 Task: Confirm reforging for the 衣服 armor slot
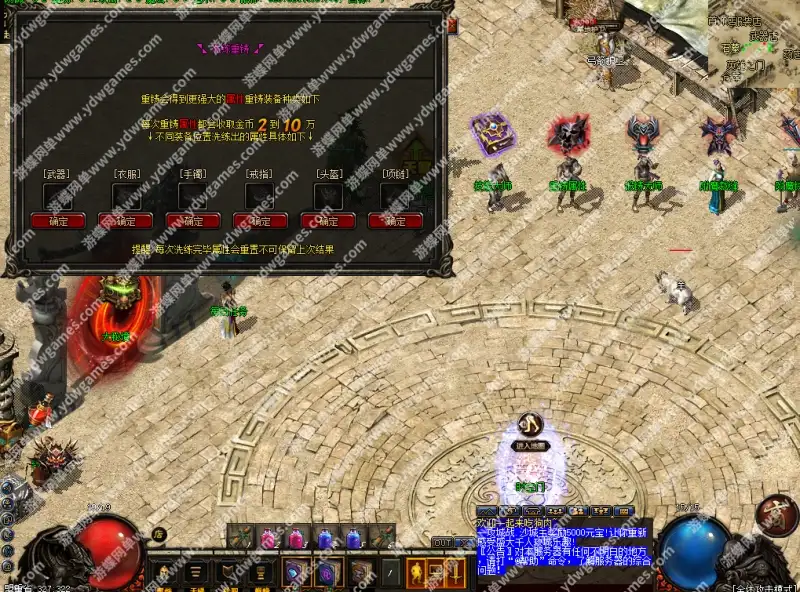pos(125,221)
